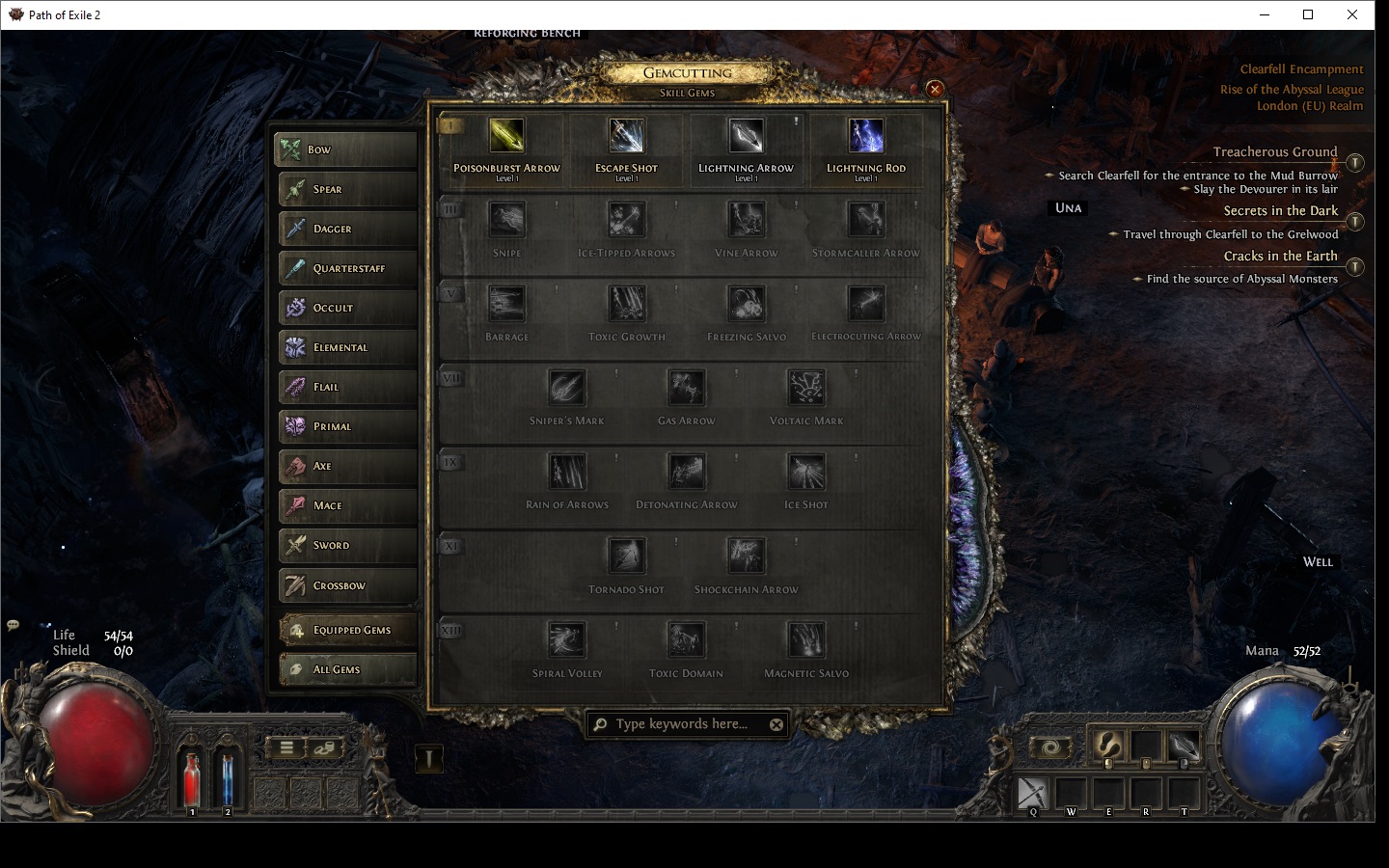
Task: Pick the Lightning Arrow skill gem
Action: pos(746,137)
